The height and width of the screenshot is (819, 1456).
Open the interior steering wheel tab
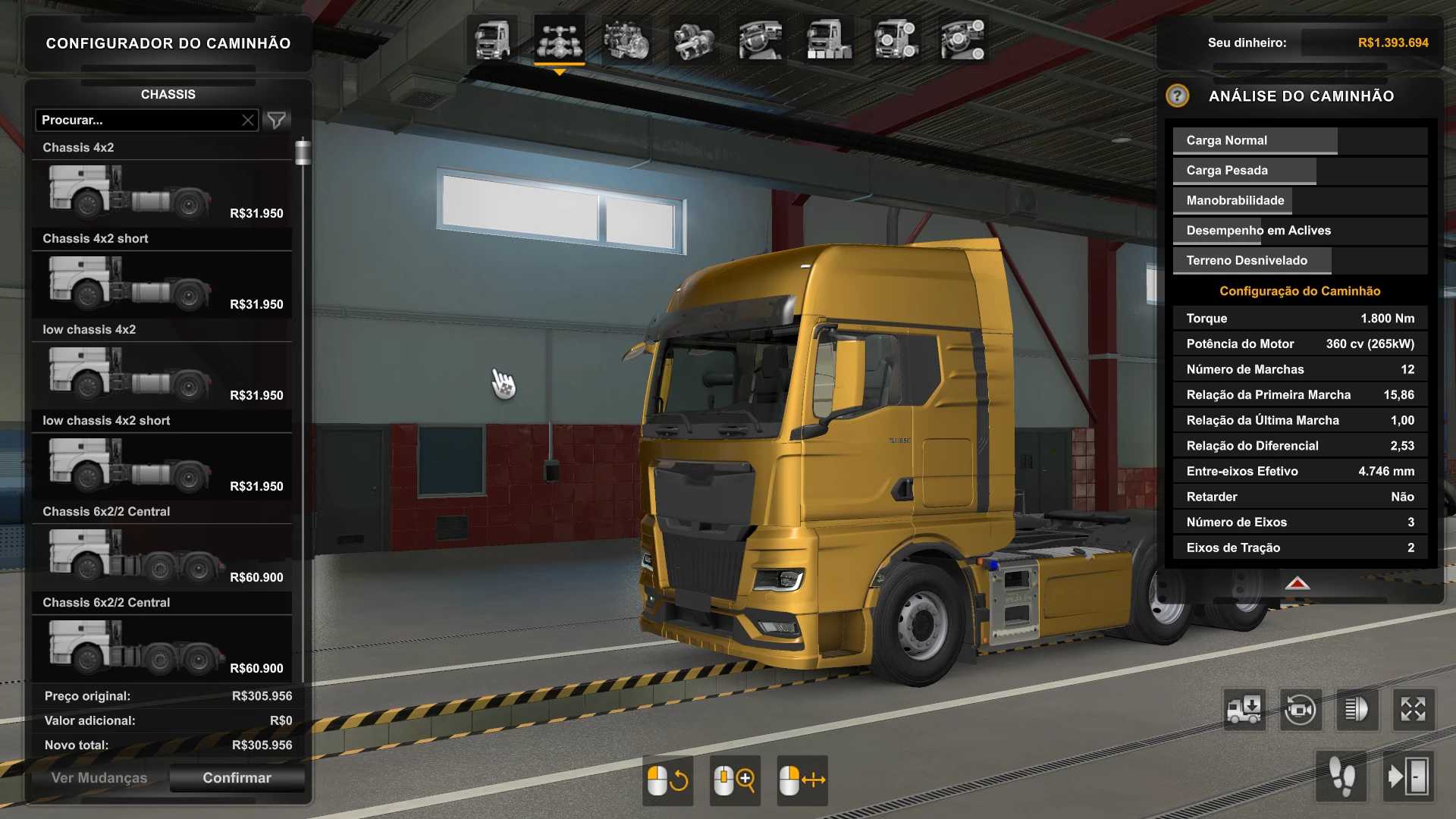point(761,40)
